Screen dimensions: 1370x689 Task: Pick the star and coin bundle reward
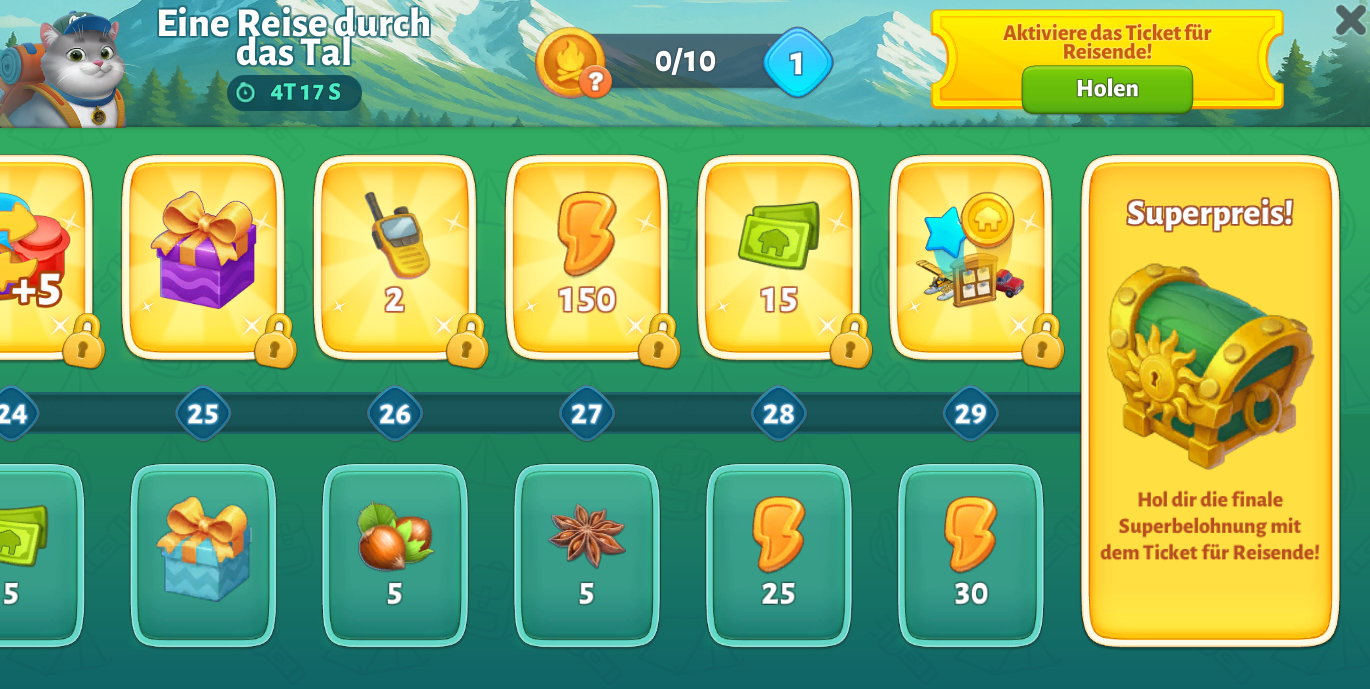pos(971,255)
